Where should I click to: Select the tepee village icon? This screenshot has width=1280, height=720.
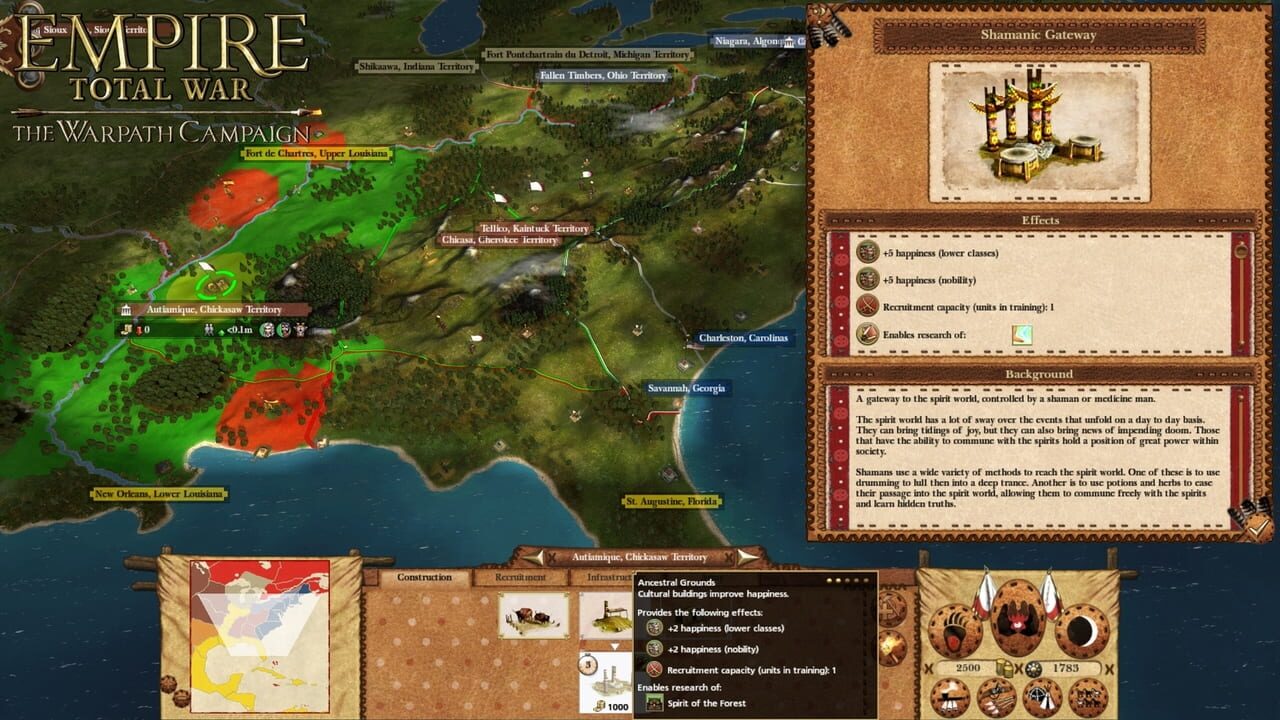click(x=1042, y=697)
